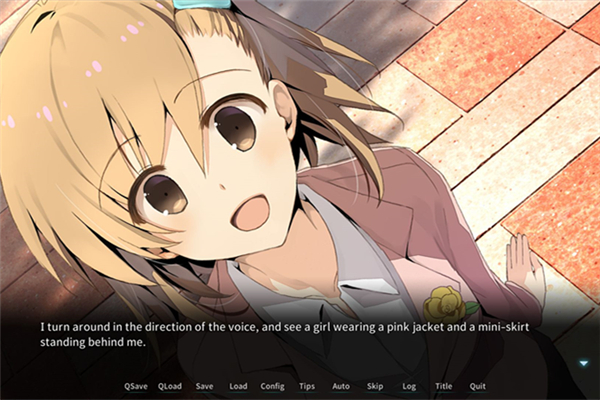Advance dialogue using the blue arrow indicator
This screenshot has width=600, height=400.
point(584,363)
